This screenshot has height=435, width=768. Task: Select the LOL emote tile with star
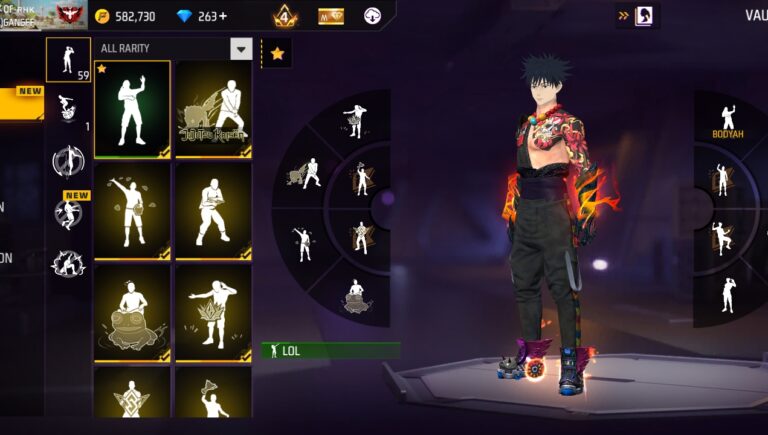coord(132,109)
